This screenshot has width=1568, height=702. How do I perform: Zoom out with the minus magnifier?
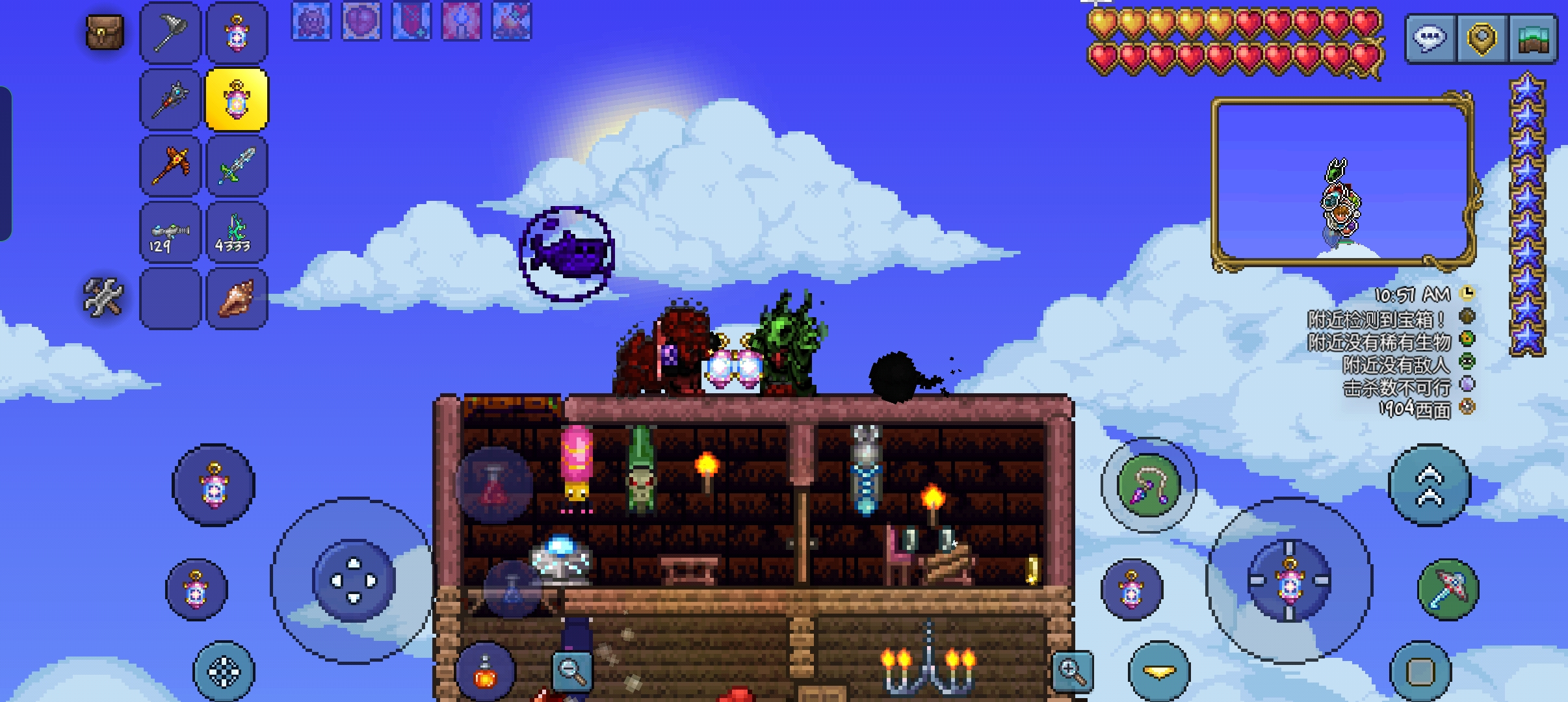572,671
